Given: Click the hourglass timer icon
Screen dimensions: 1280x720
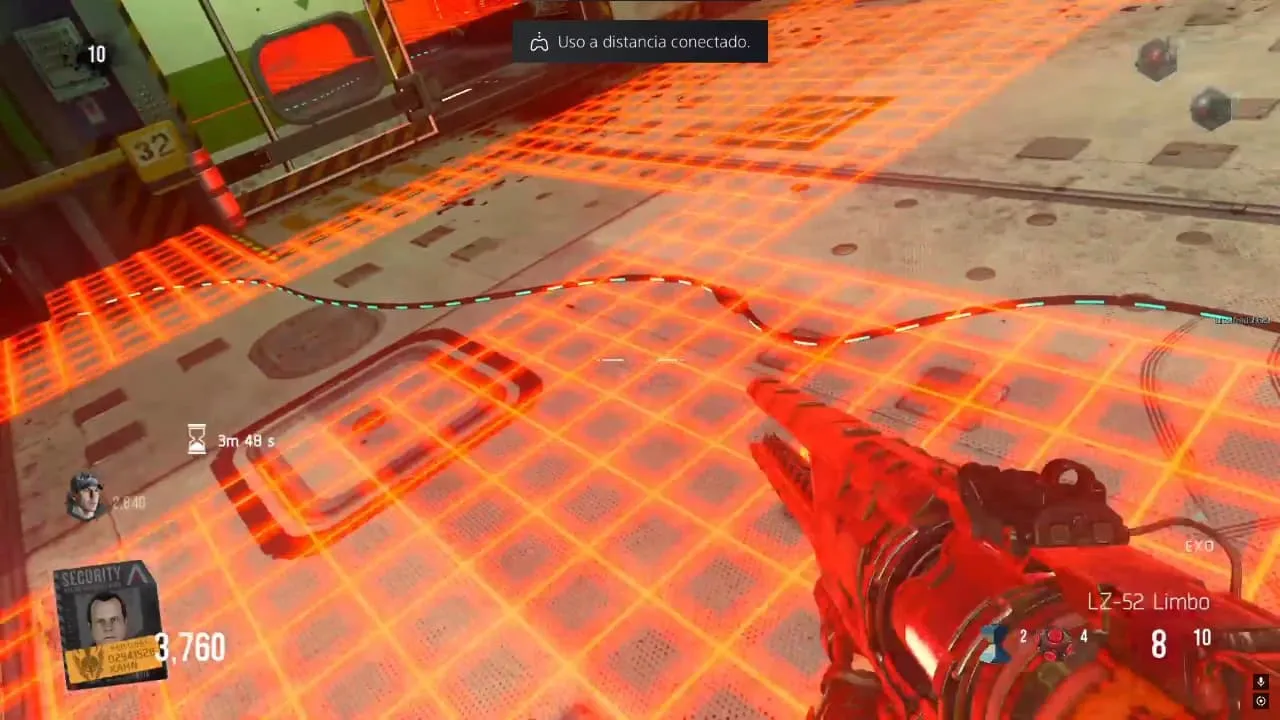Looking at the screenshot, I should point(197,439).
